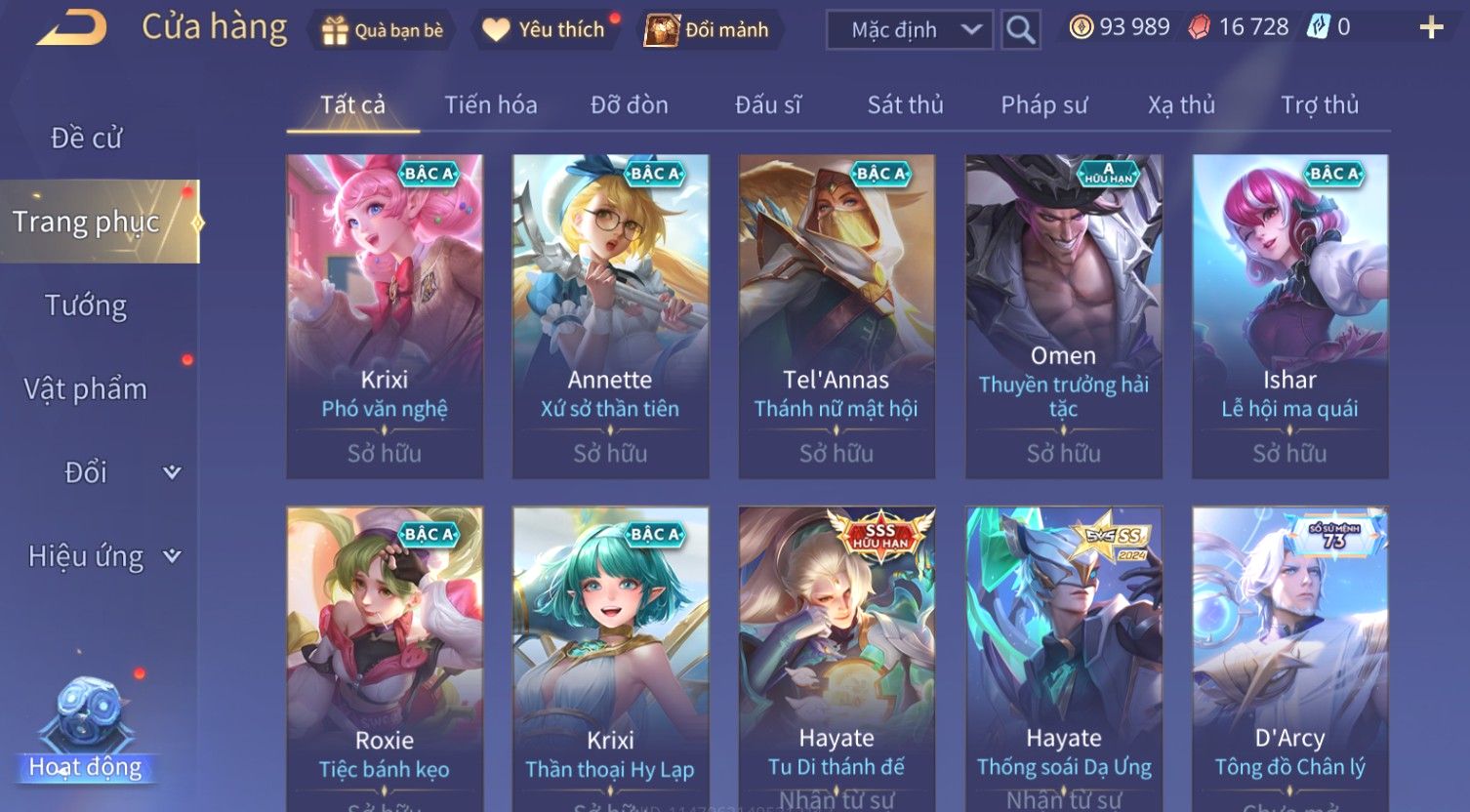This screenshot has height=812, width=1470.
Task: Click the magnifying glass search button
Action: coord(1020,30)
